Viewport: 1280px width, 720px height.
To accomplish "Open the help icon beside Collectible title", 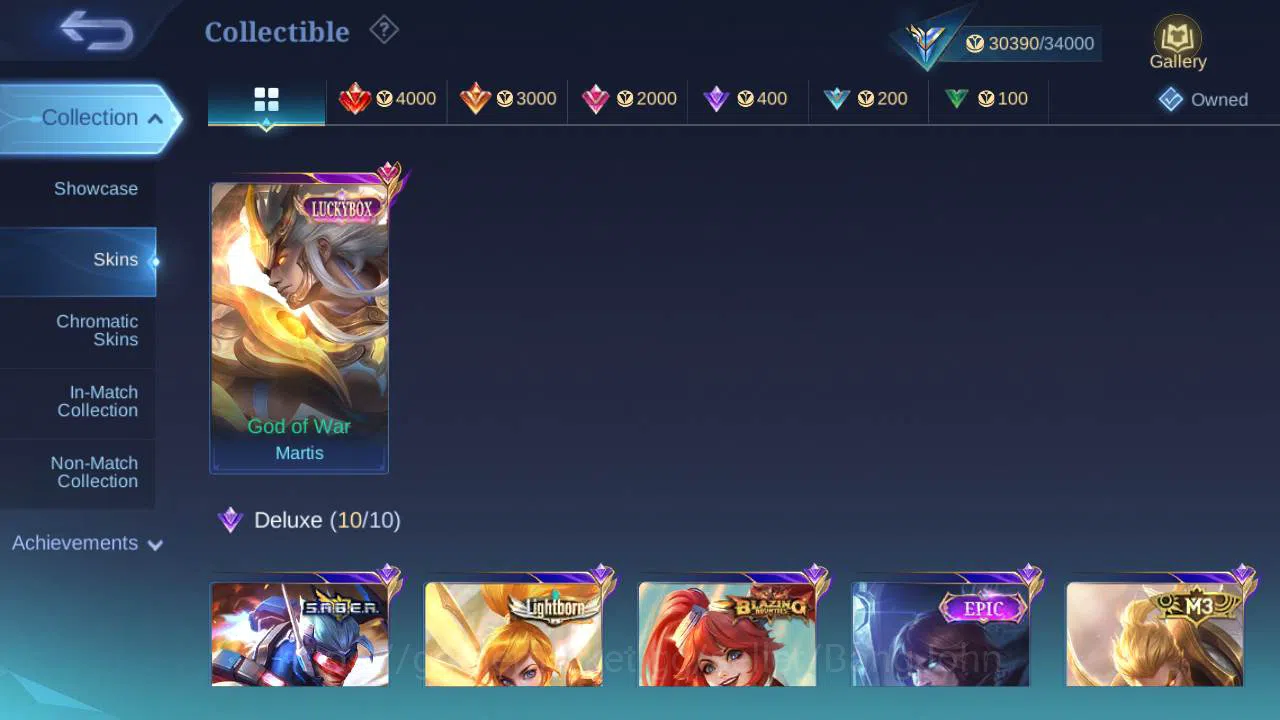I will 384,30.
